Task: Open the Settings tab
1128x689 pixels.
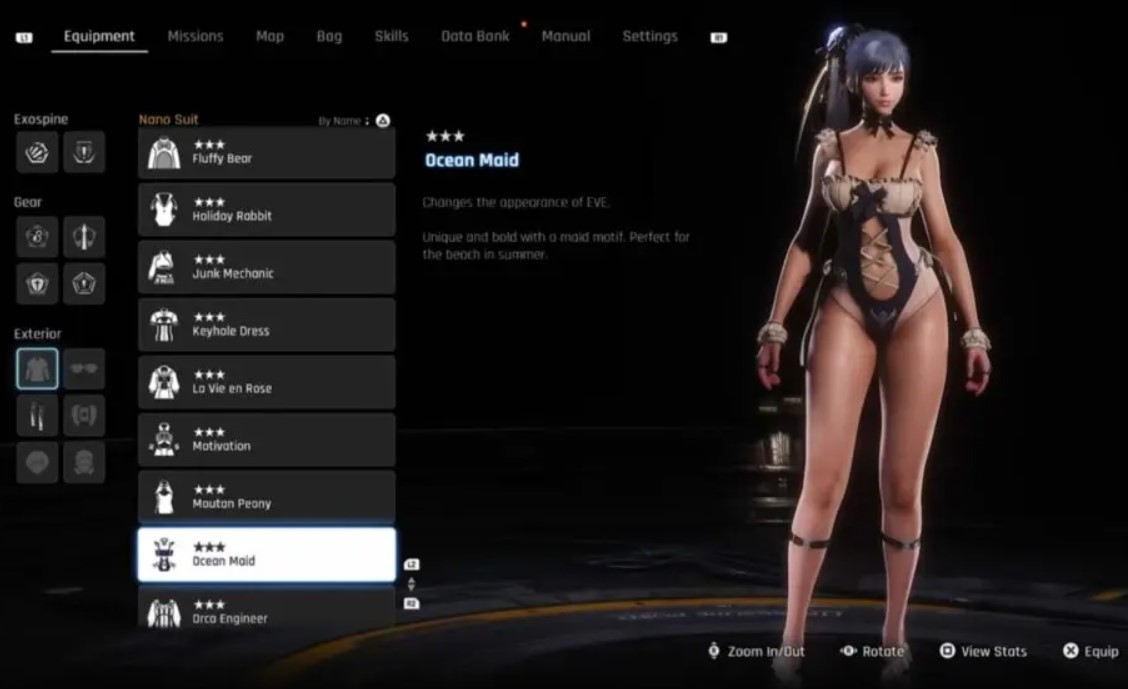Action: 650,36
